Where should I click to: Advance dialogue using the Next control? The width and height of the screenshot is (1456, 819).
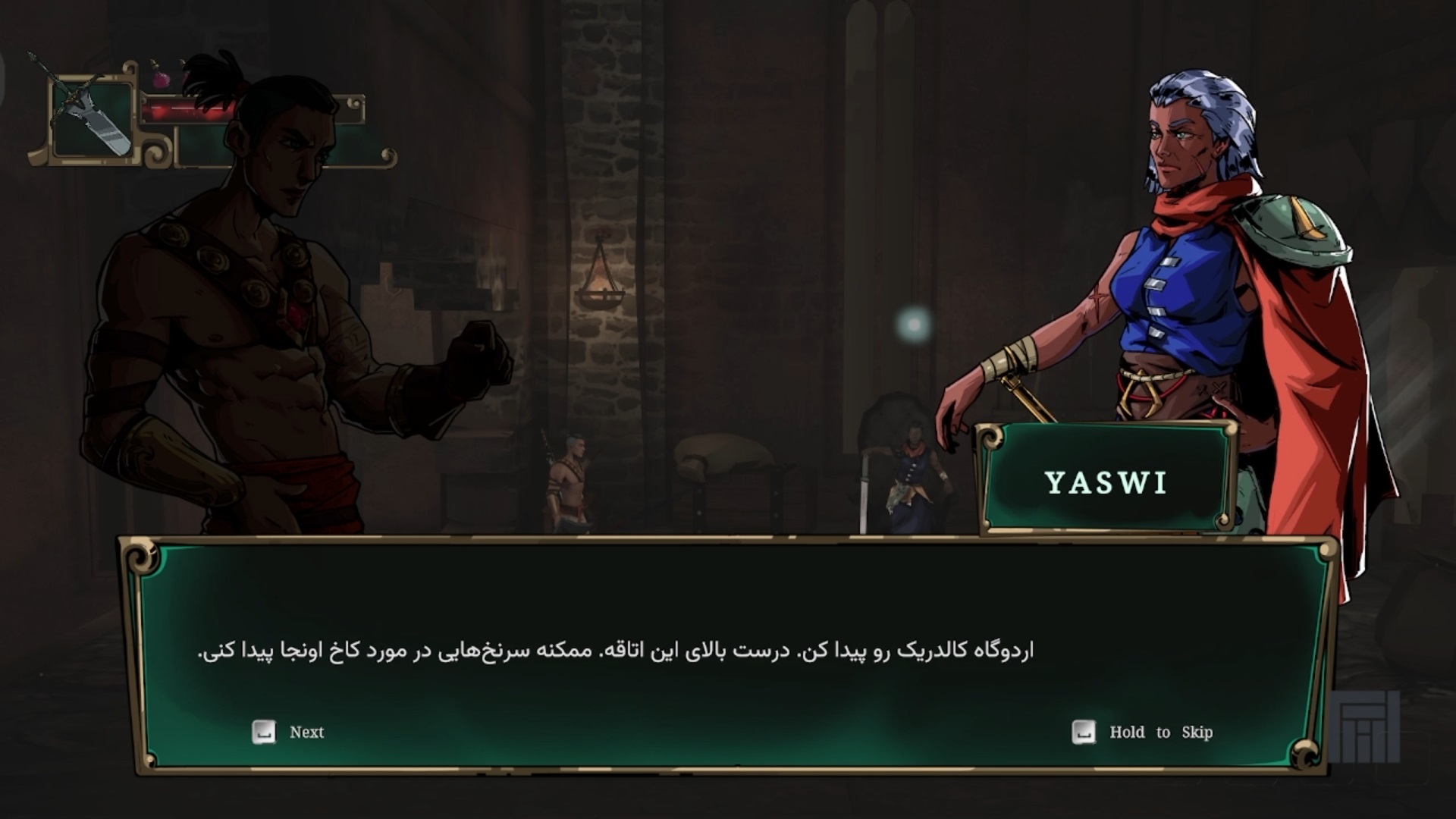pos(306,732)
